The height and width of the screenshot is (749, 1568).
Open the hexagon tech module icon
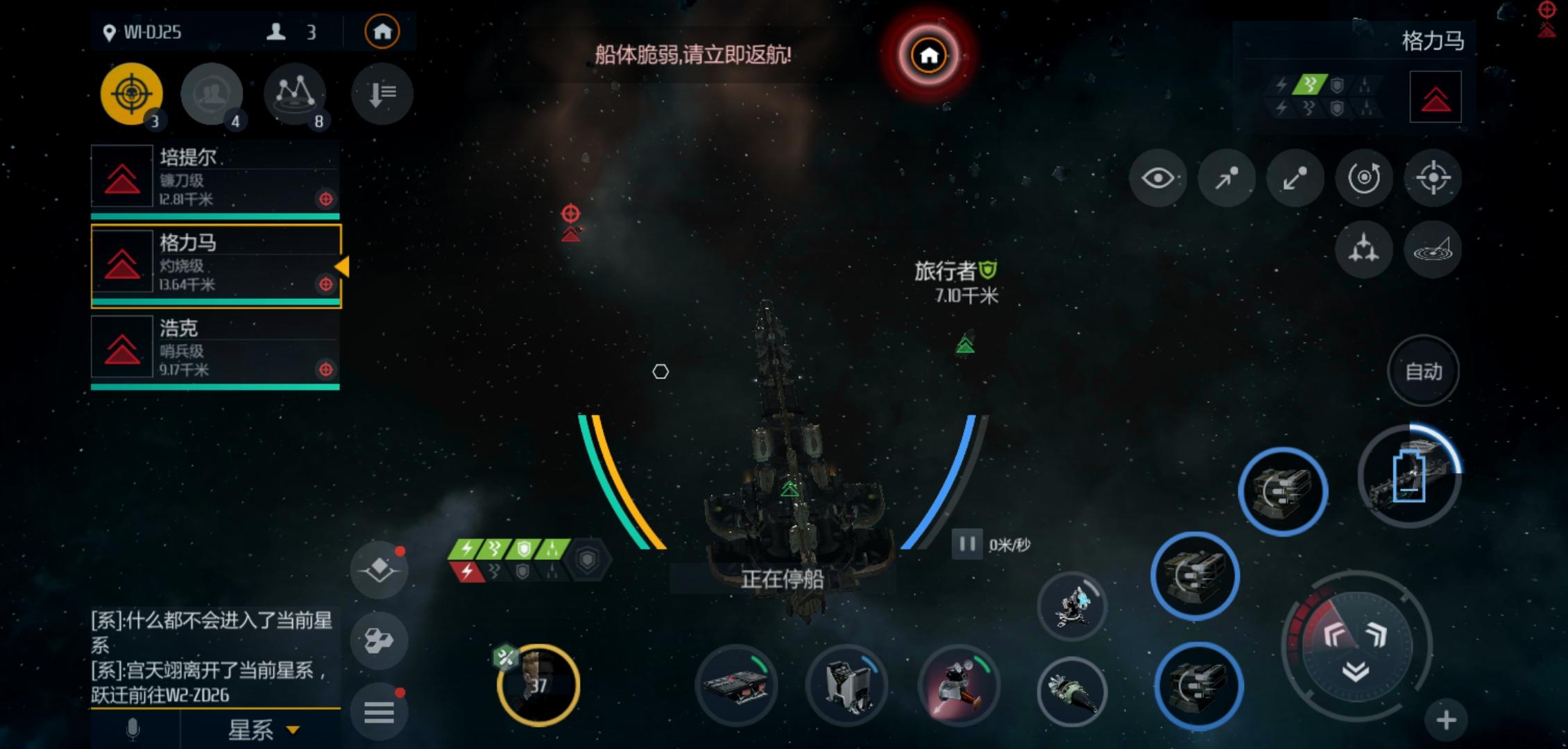(378, 642)
